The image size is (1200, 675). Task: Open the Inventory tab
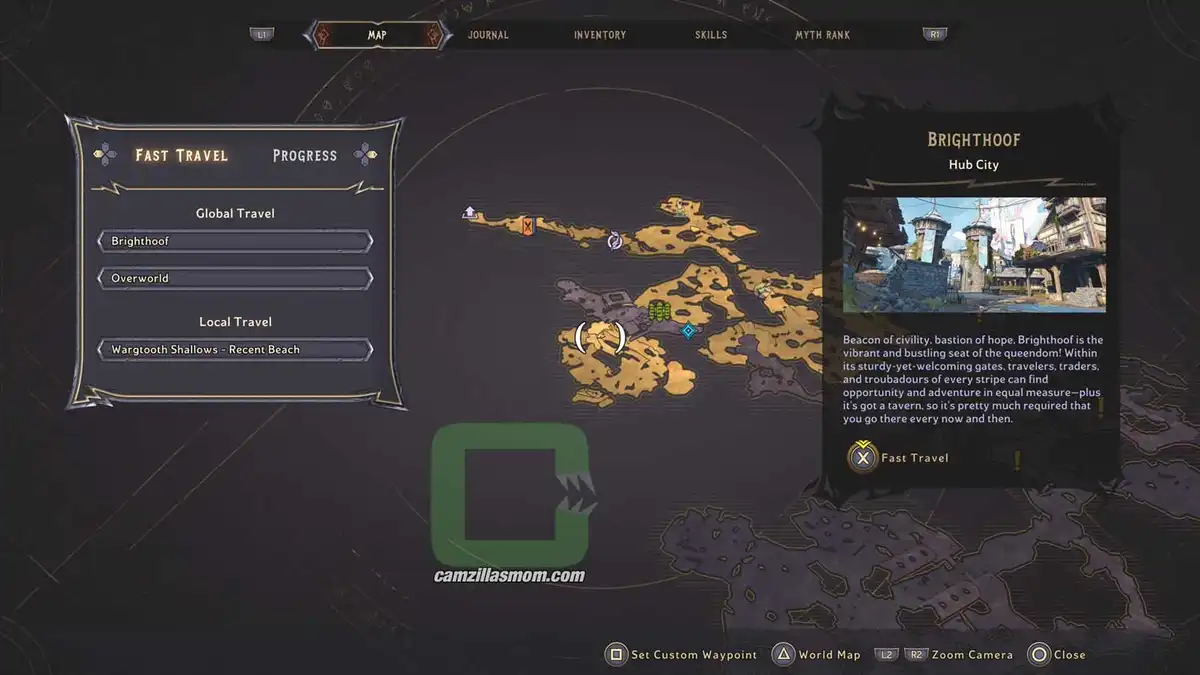(x=600, y=35)
